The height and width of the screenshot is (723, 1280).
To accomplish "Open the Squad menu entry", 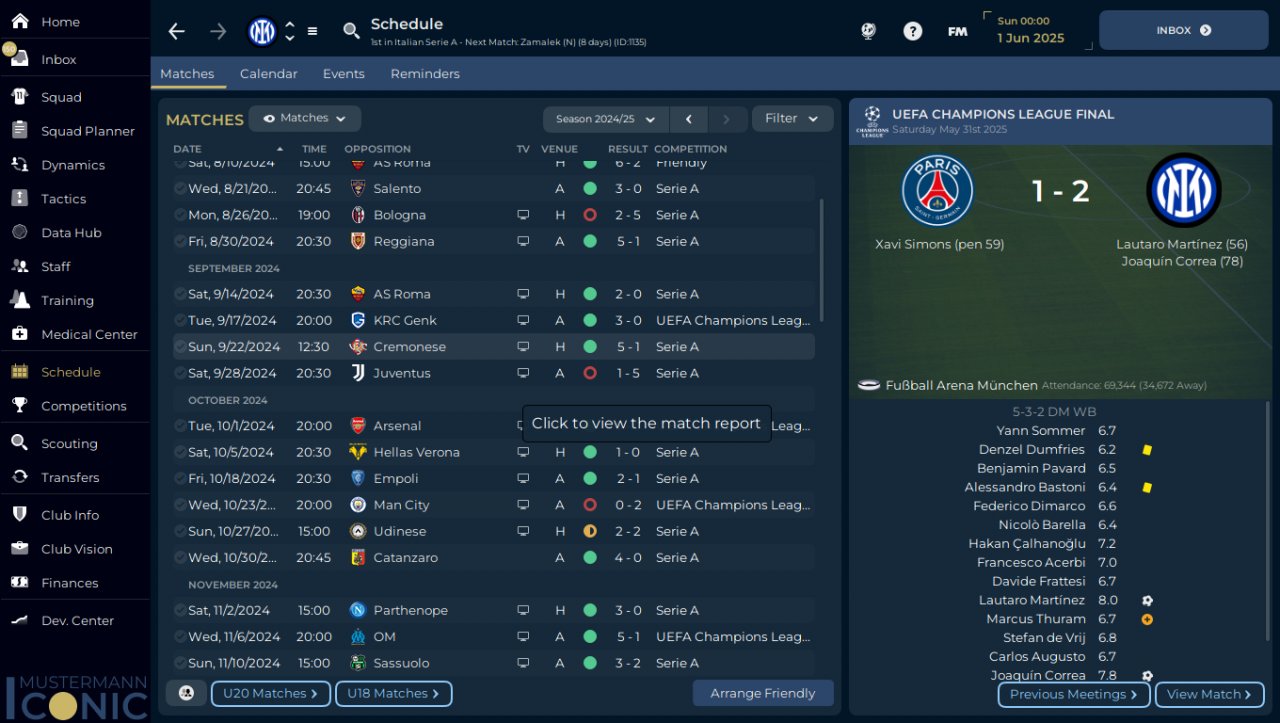I will pyautogui.click(x=61, y=97).
